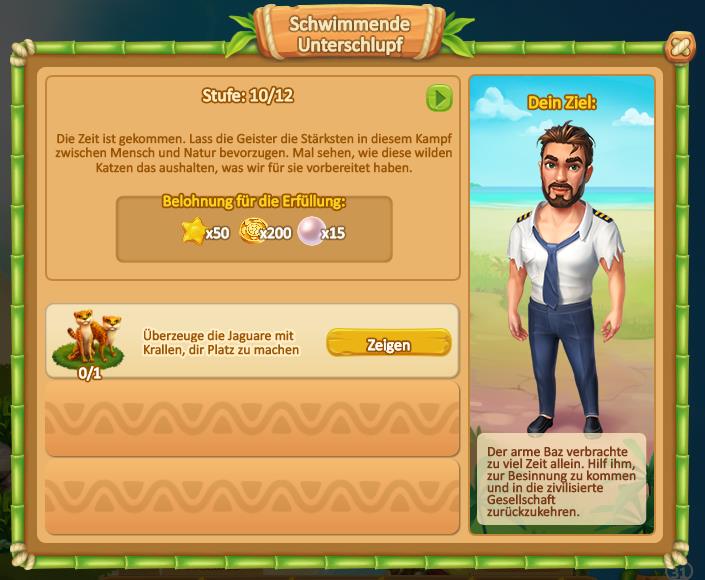
Task: Go to next stage with green arrow
Action: 439,97
